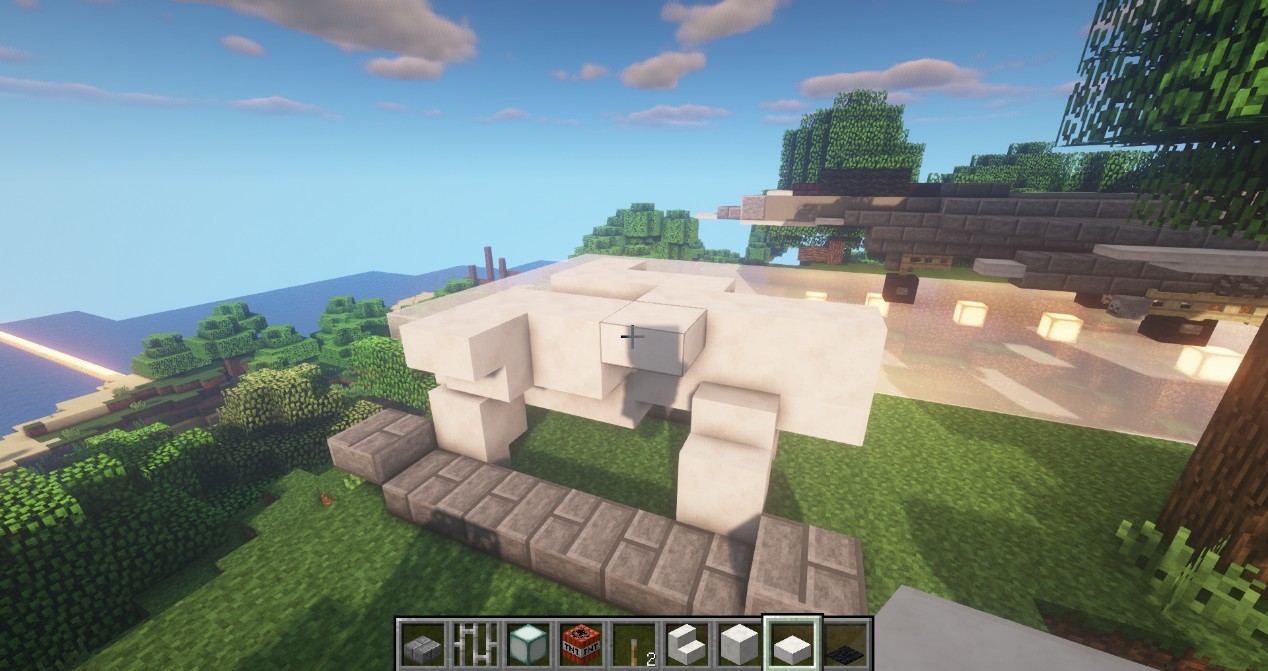Select the stick item stack of two
Screen dimensions: 1268x671
(633, 645)
